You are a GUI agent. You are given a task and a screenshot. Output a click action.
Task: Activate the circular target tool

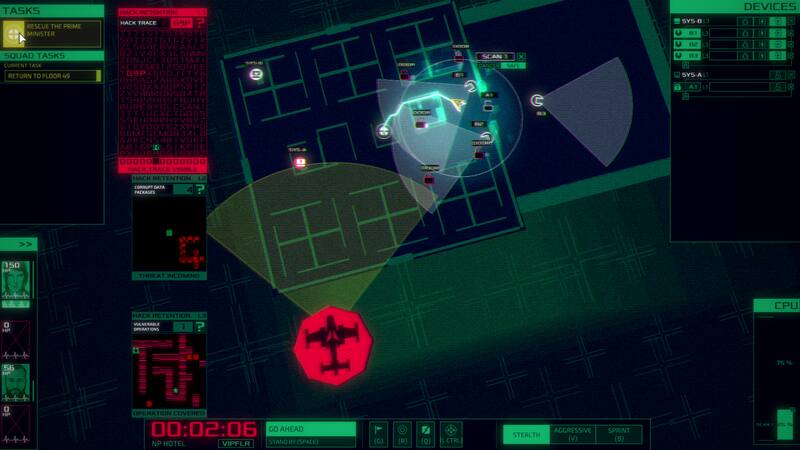coord(403,431)
